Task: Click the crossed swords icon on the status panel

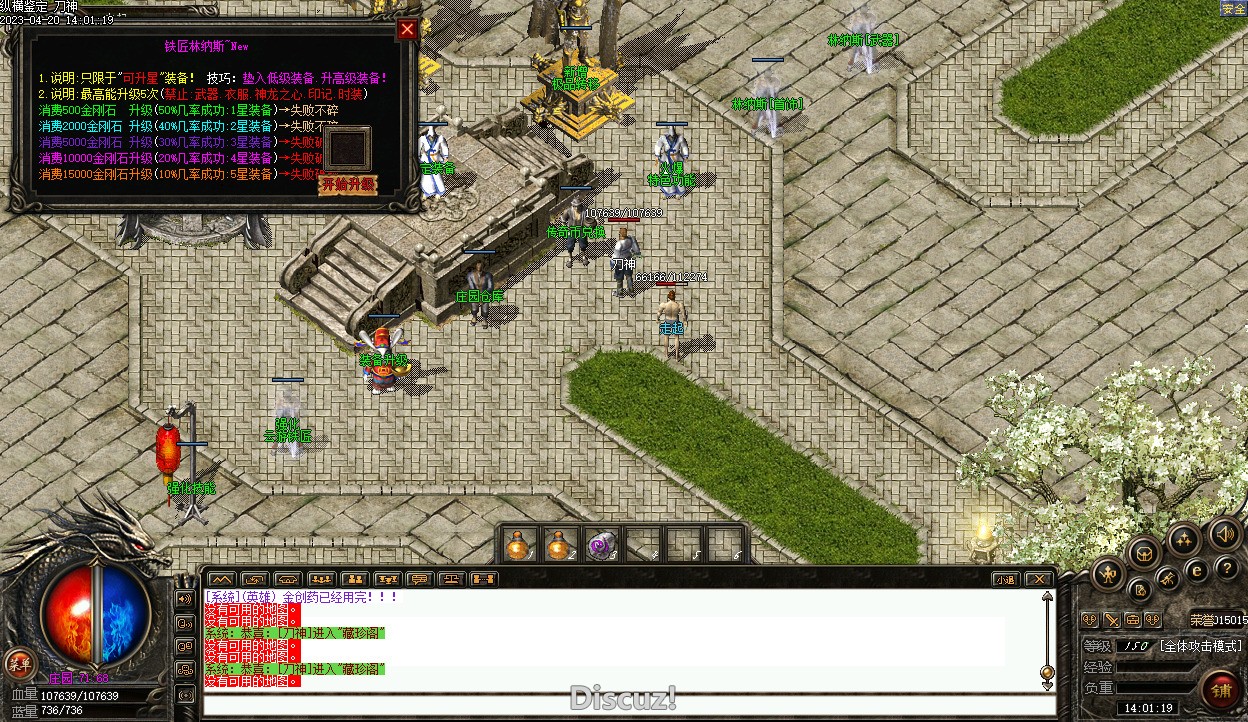Action: [x=1111, y=620]
